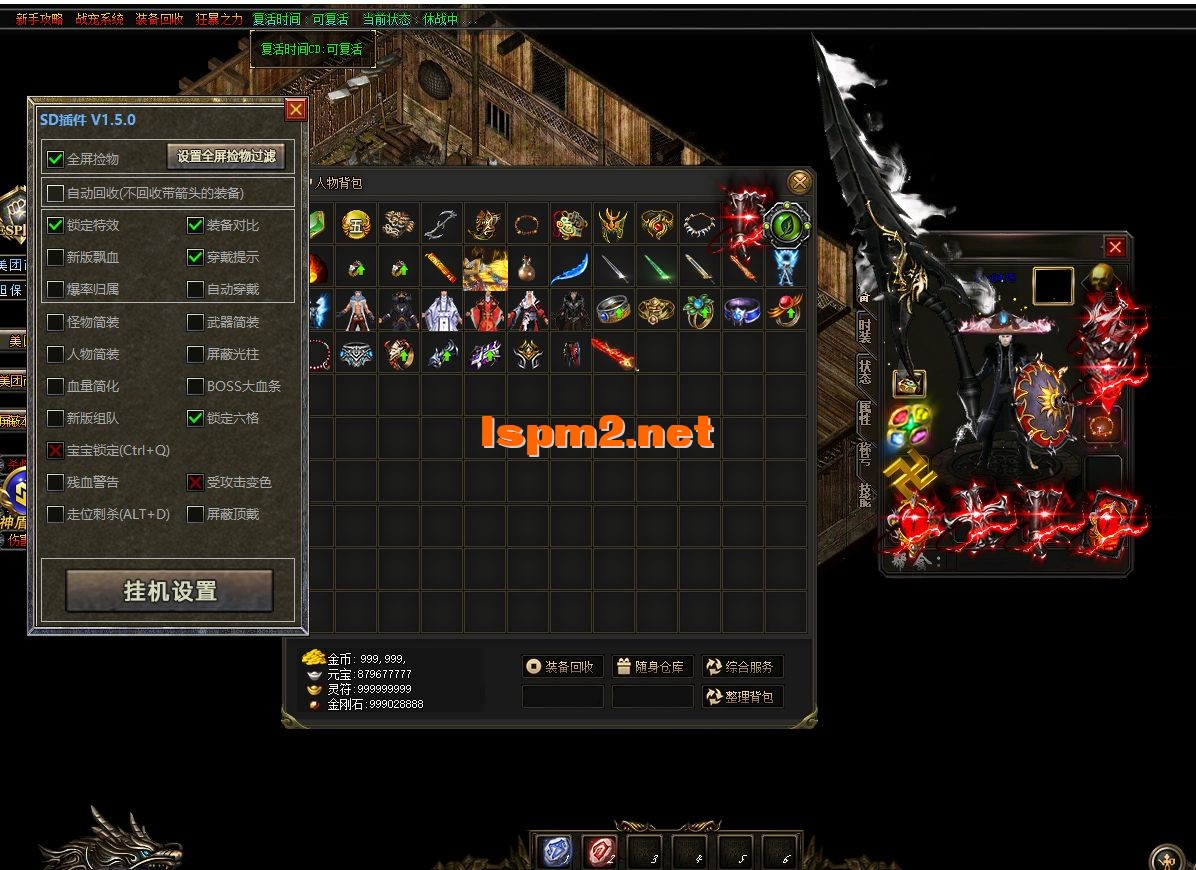Image resolution: width=1196 pixels, height=870 pixels.
Task: Open 挂机设置 auto-battle settings
Action: (169, 591)
